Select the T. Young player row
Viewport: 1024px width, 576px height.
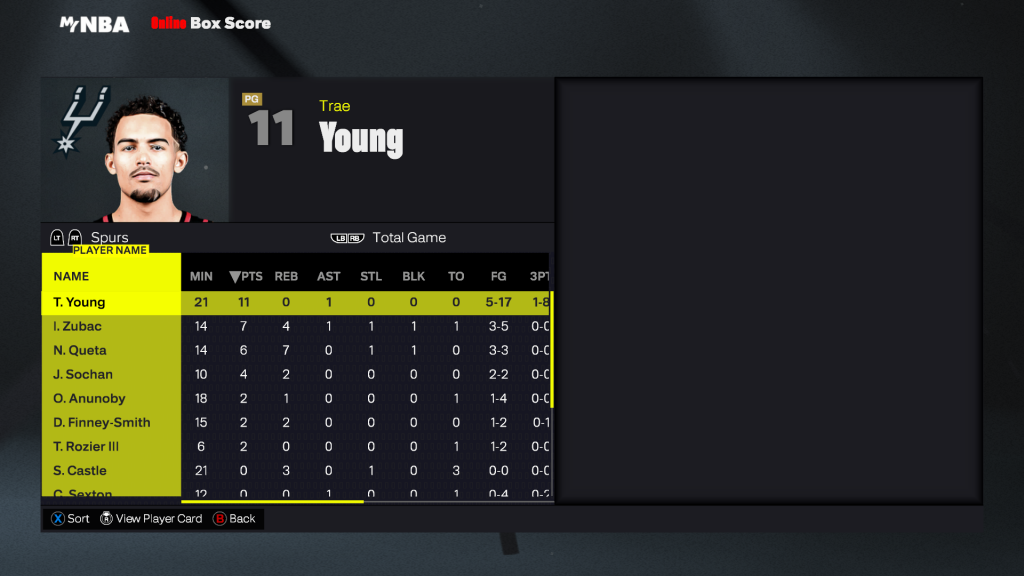[80, 302]
